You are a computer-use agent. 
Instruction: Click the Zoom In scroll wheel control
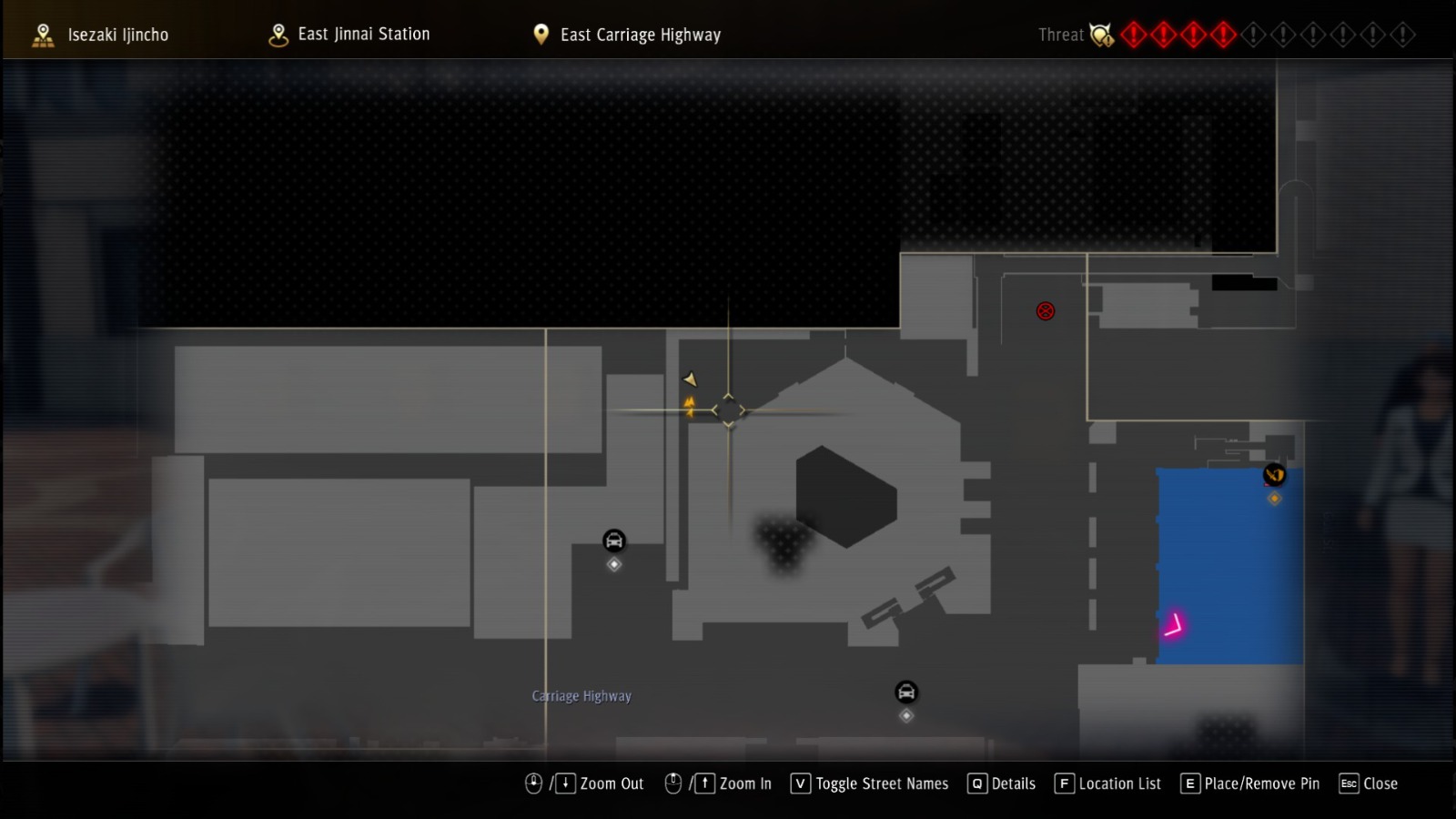(672, 783)
